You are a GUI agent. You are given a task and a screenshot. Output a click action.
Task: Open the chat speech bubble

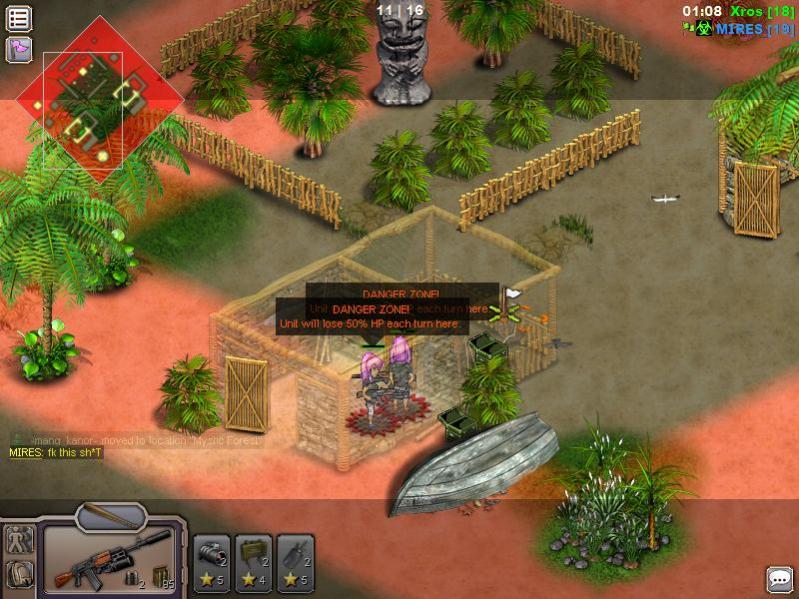tap(779, 578)
